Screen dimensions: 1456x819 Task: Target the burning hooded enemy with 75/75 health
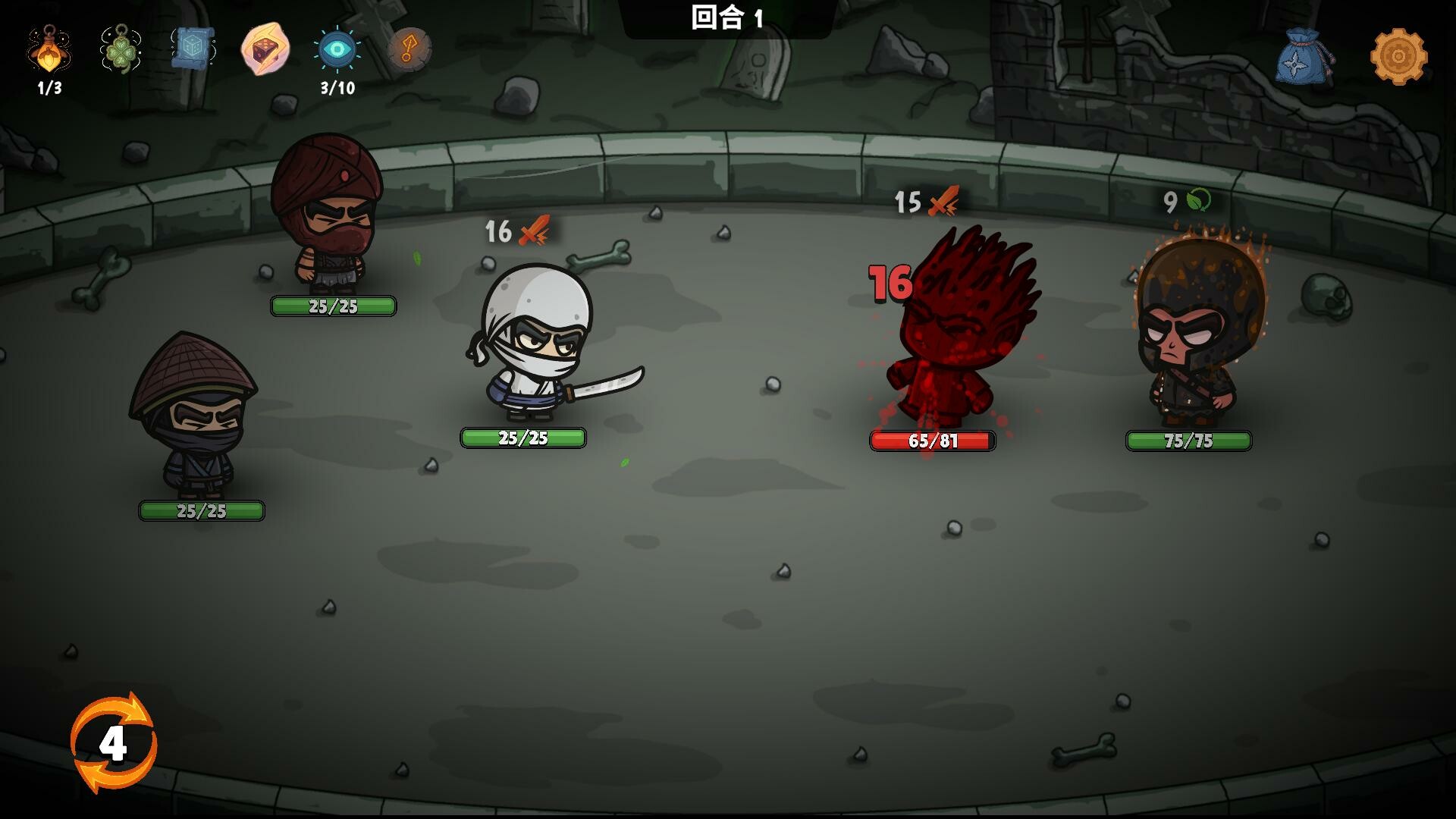[x=1194, y=341]
